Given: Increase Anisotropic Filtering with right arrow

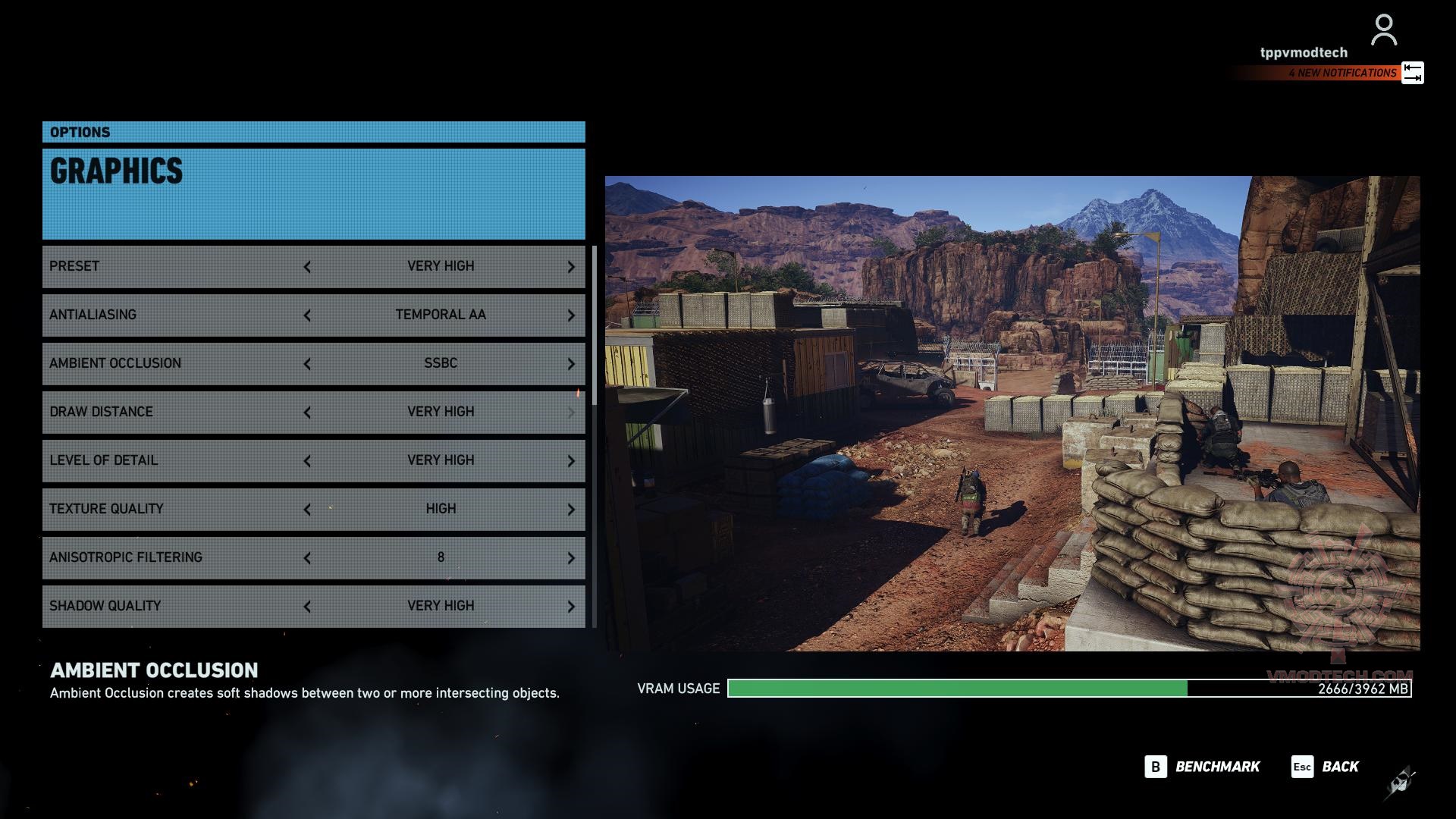Looking at the screenshot, I should pos(571,558).
